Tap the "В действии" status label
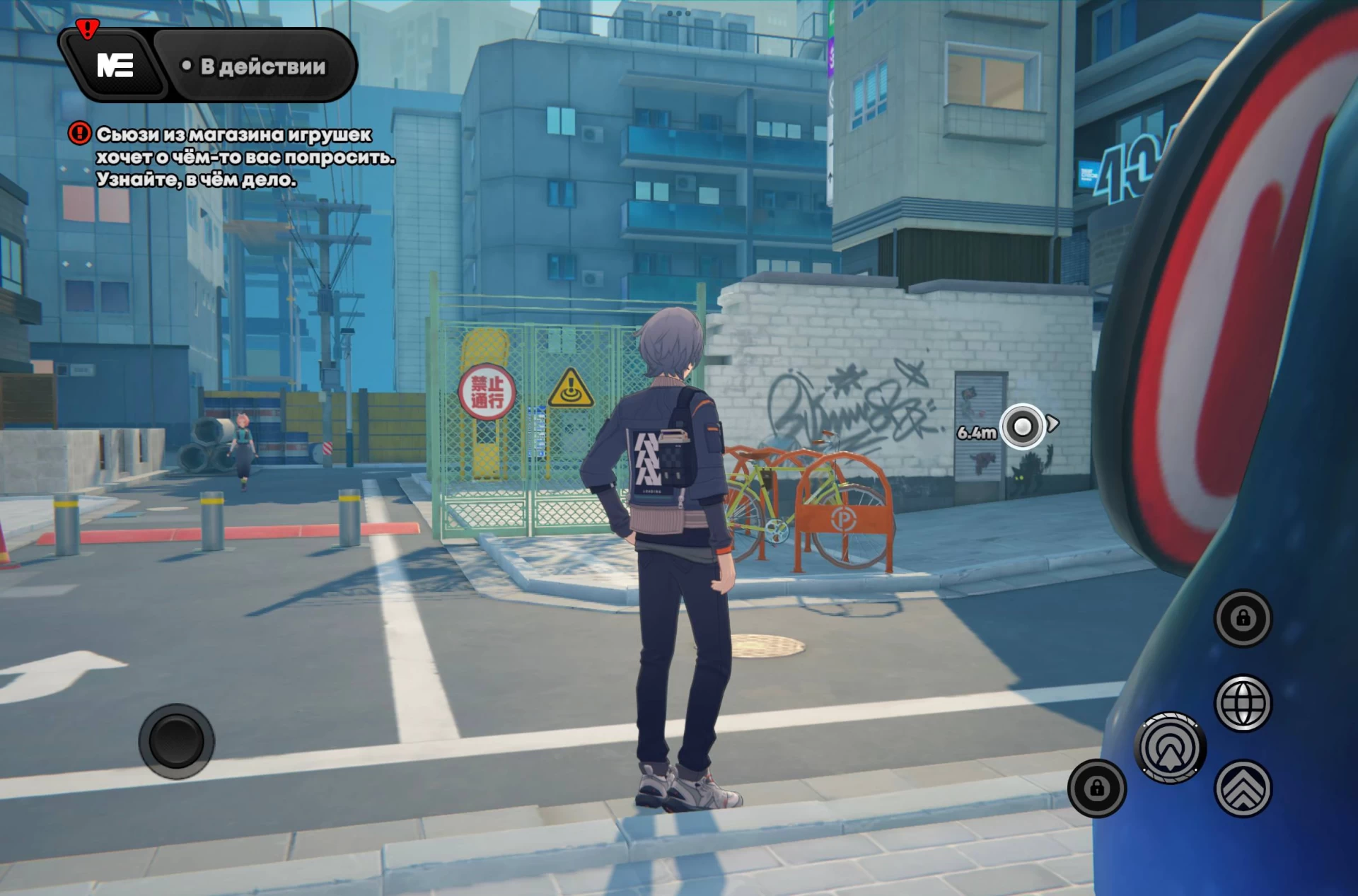This screenshot has width=1358, height=896. pyautogui.click(x=255, y=66)
